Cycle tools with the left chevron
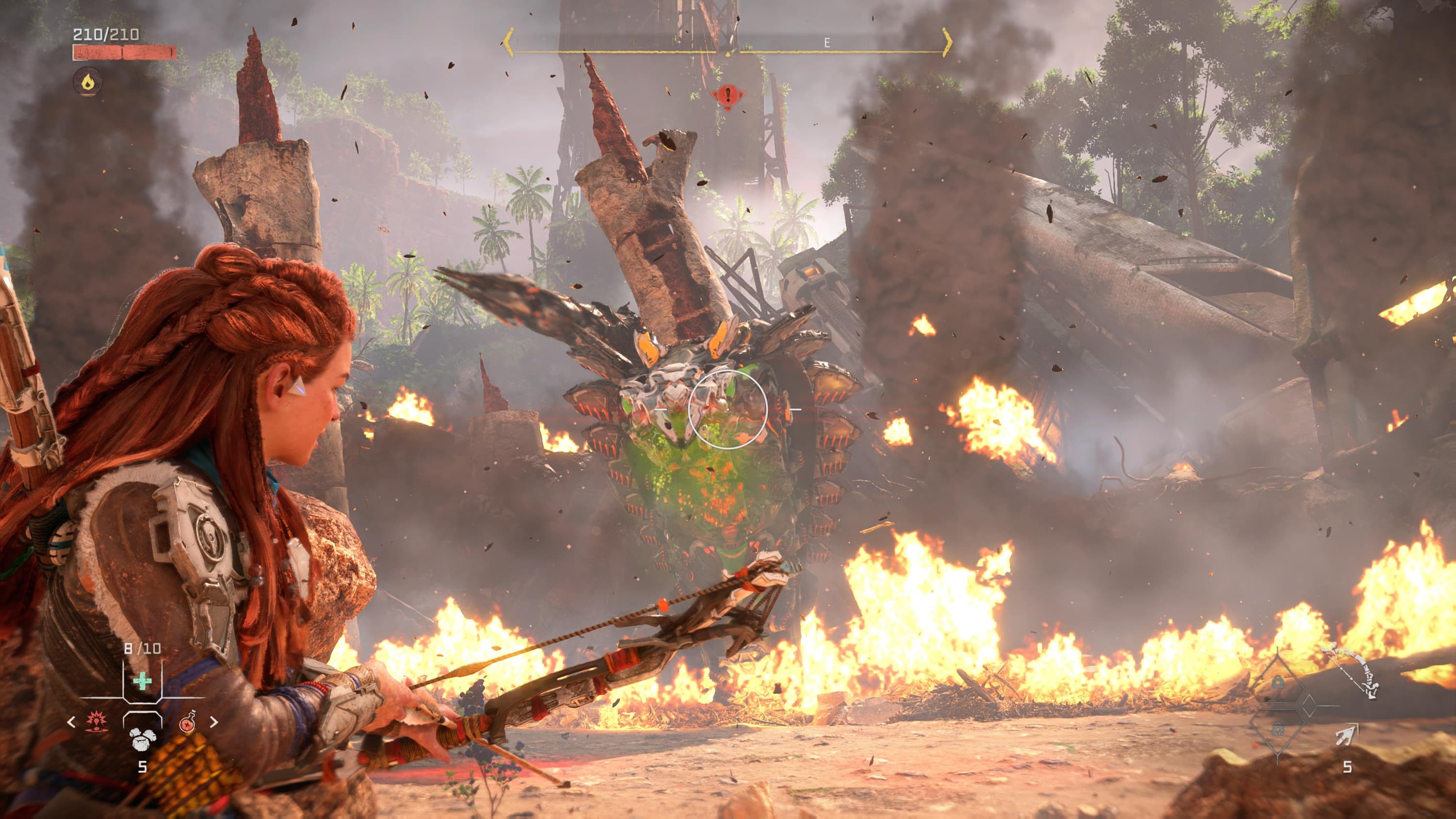The height and width of the screenshot is (819, 1456). coord(71,722)
